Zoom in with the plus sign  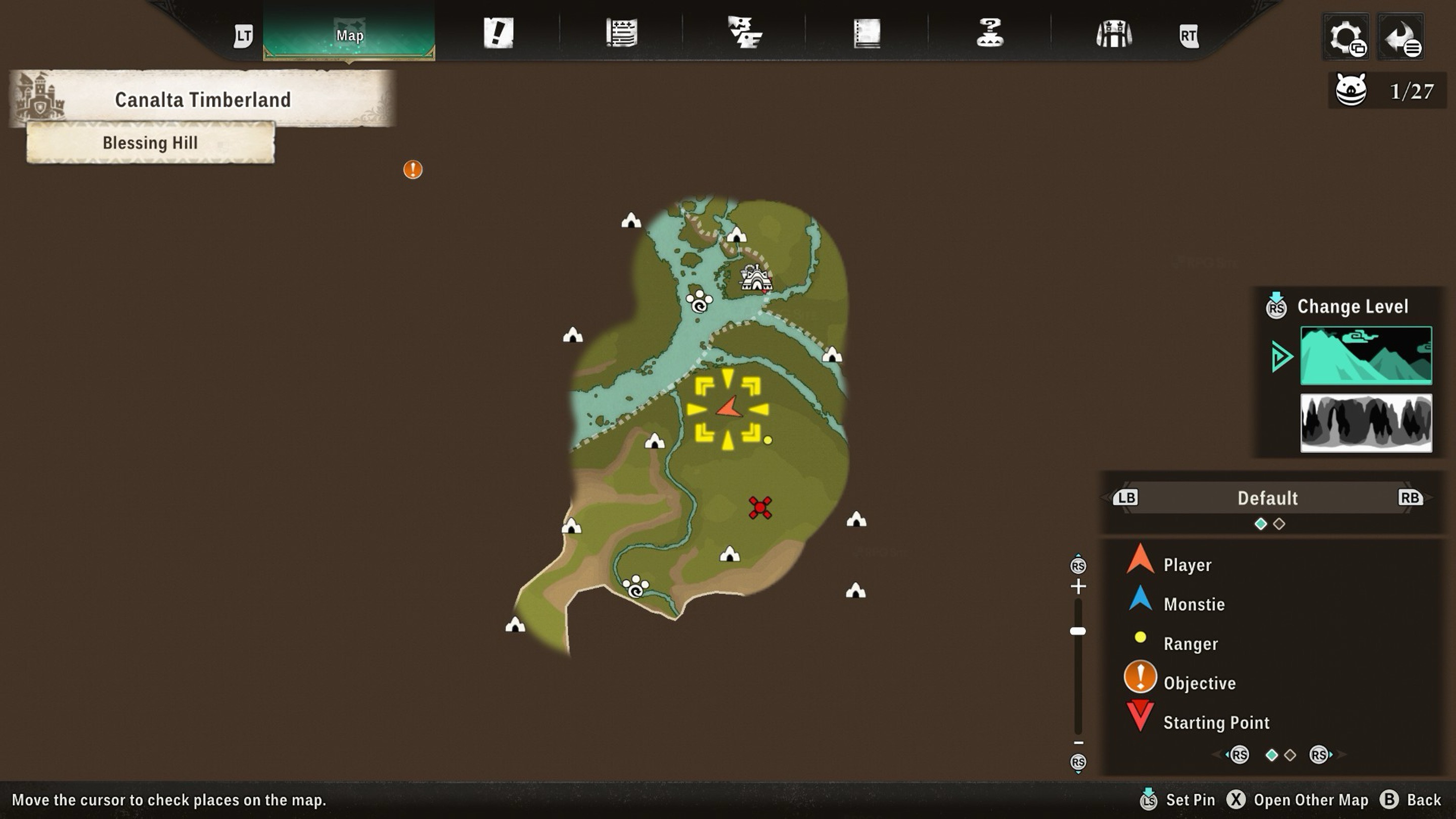coord(1078,586)
